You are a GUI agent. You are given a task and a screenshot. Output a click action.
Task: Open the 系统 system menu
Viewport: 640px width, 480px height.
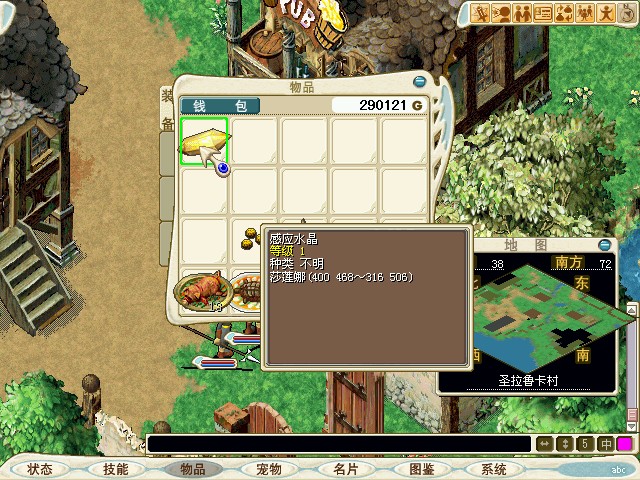(493, 469)
